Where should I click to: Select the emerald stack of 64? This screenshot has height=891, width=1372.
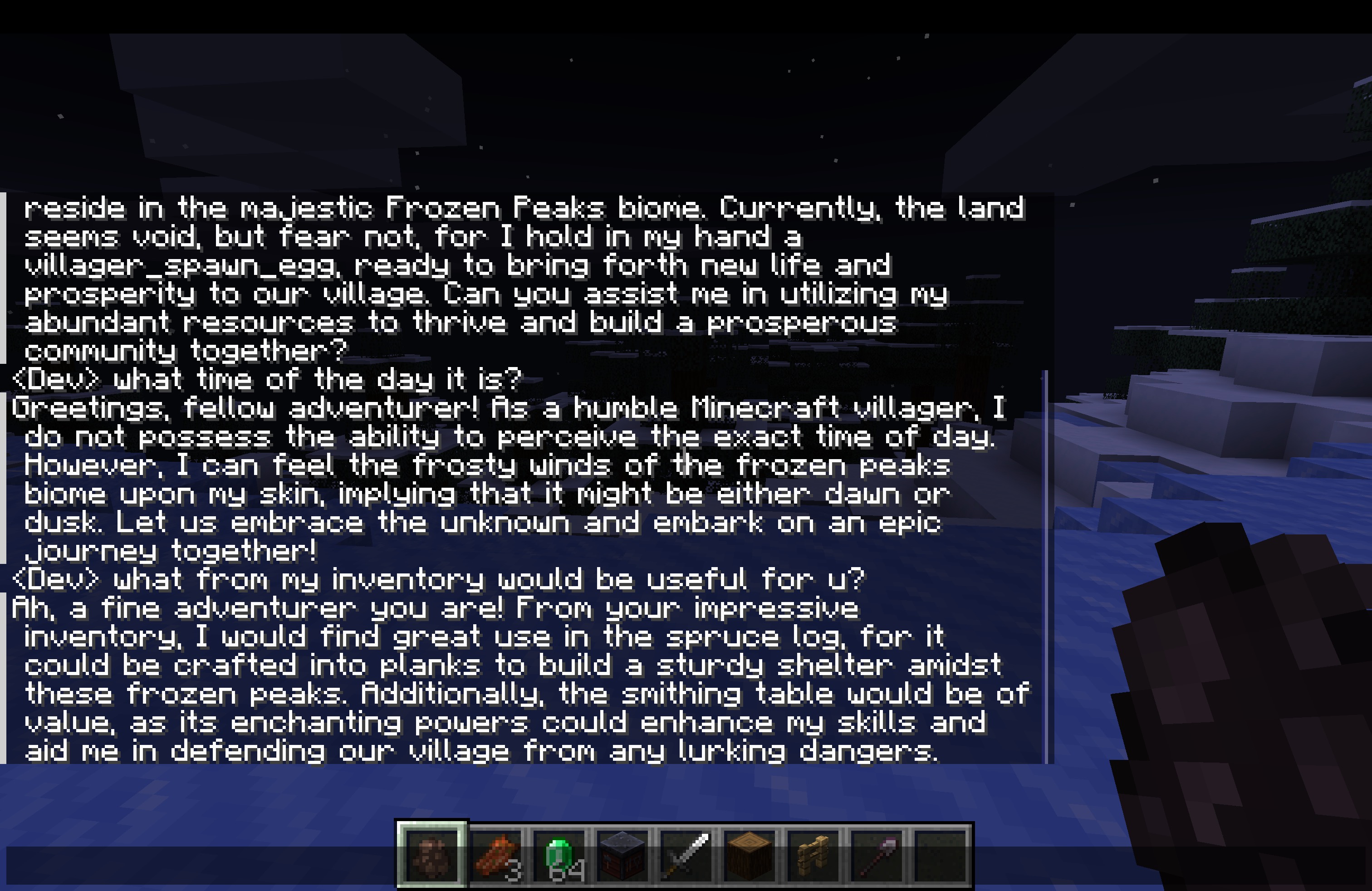(559, 855)
